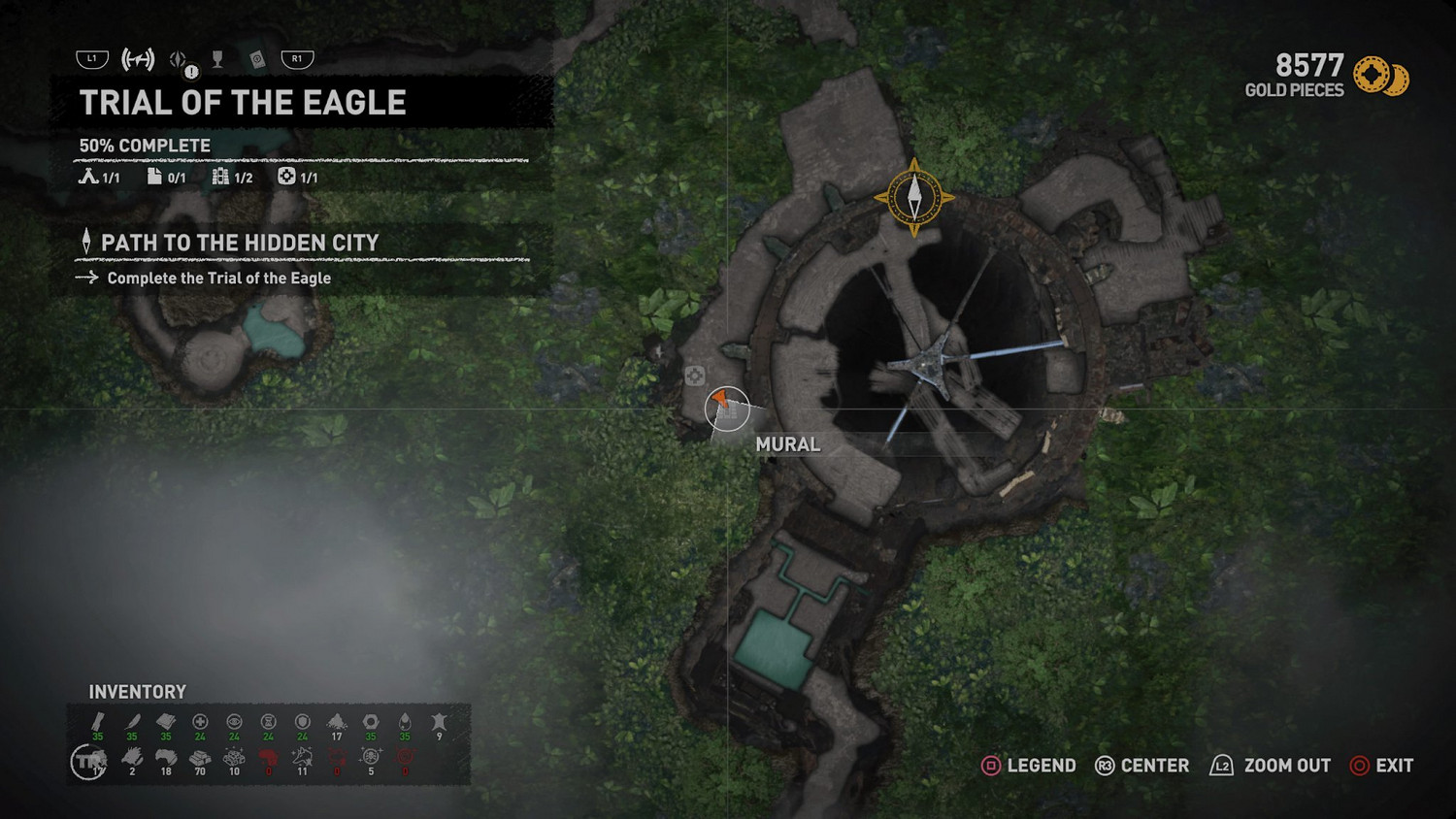The image size is (1456, 819).
Task: Open the trophy-shaped tab
Action: [x=217, y=60]
